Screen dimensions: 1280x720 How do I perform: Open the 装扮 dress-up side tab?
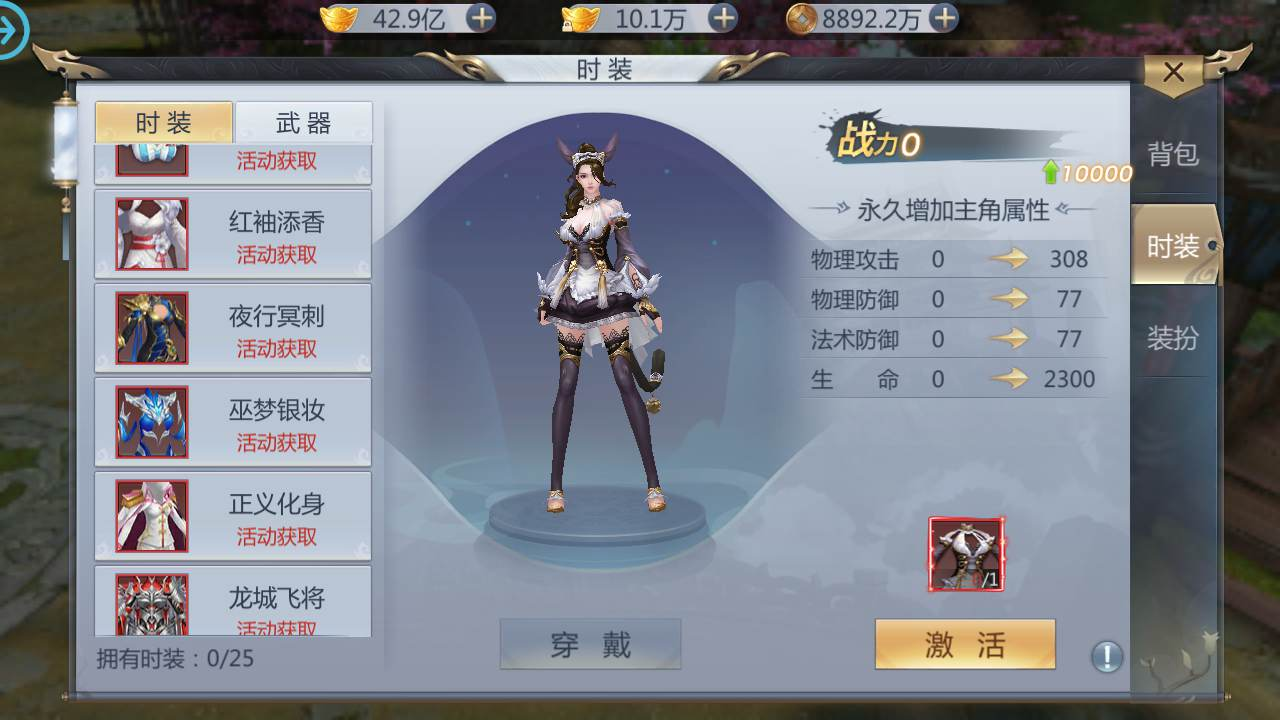coord(1172,338)
